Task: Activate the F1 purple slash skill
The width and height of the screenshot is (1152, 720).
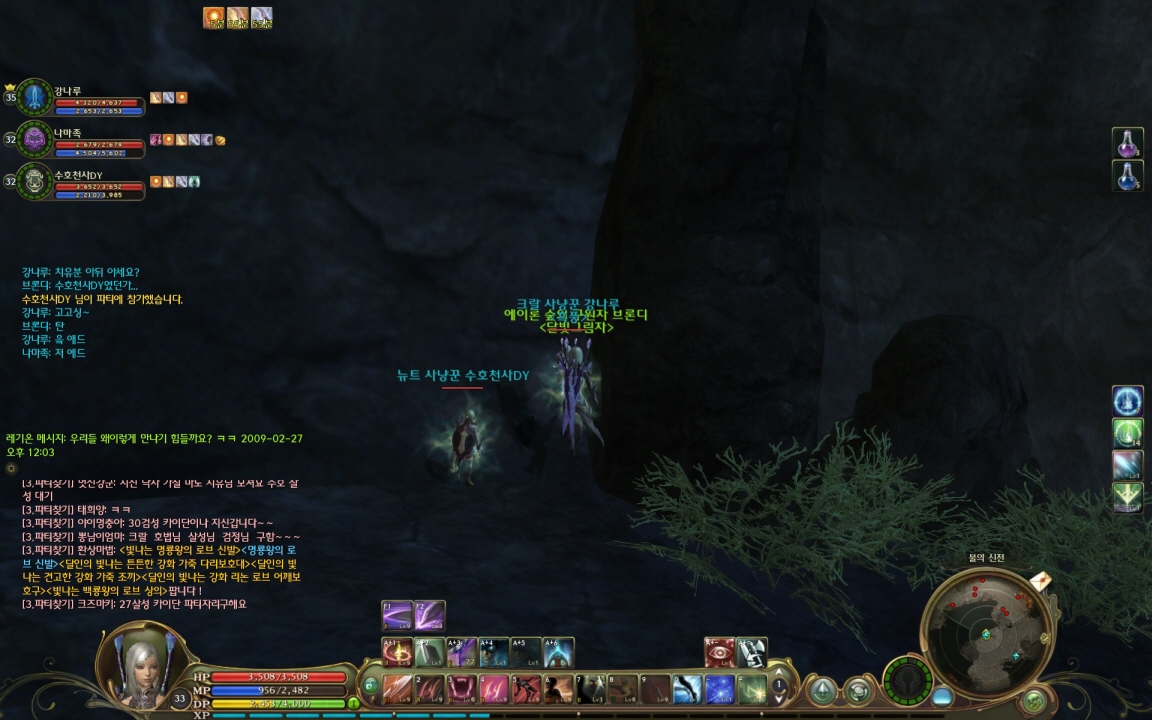Action: tap(397, 616)
